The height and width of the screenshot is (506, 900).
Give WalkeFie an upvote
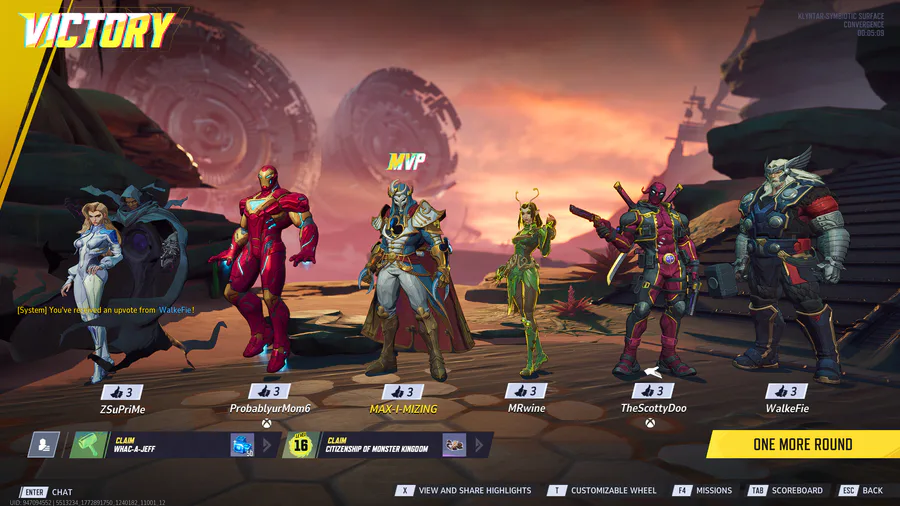click(x=786, y=392)
